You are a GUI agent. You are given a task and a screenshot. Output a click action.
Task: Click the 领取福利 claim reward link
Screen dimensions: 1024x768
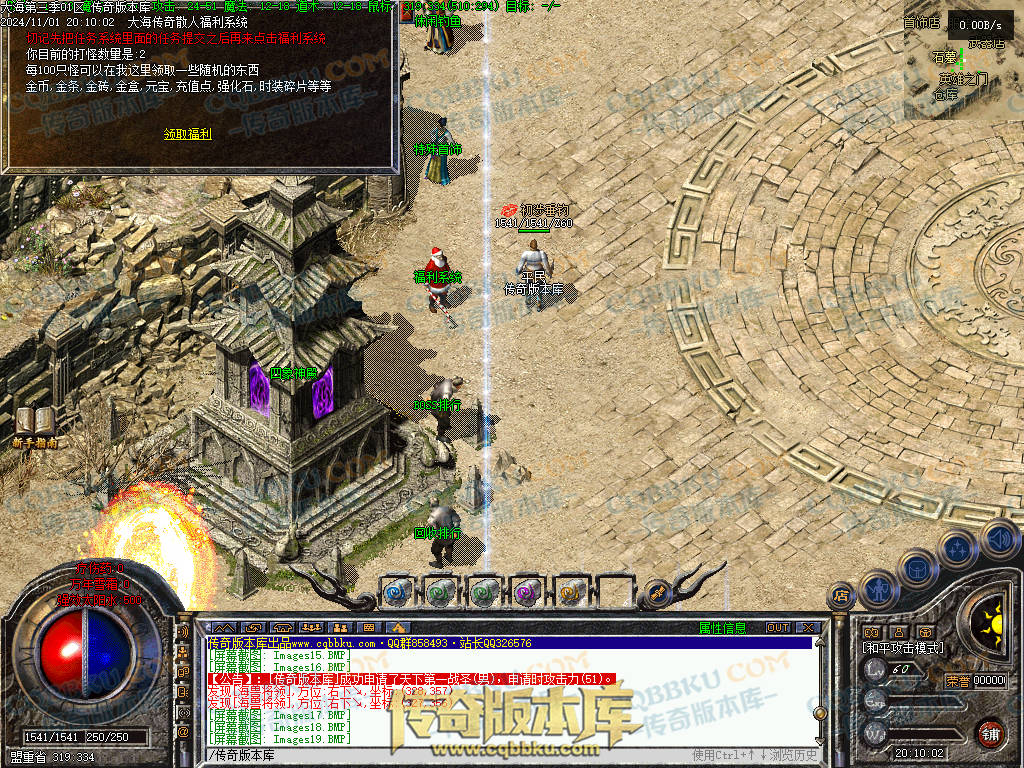click(188, 134)
